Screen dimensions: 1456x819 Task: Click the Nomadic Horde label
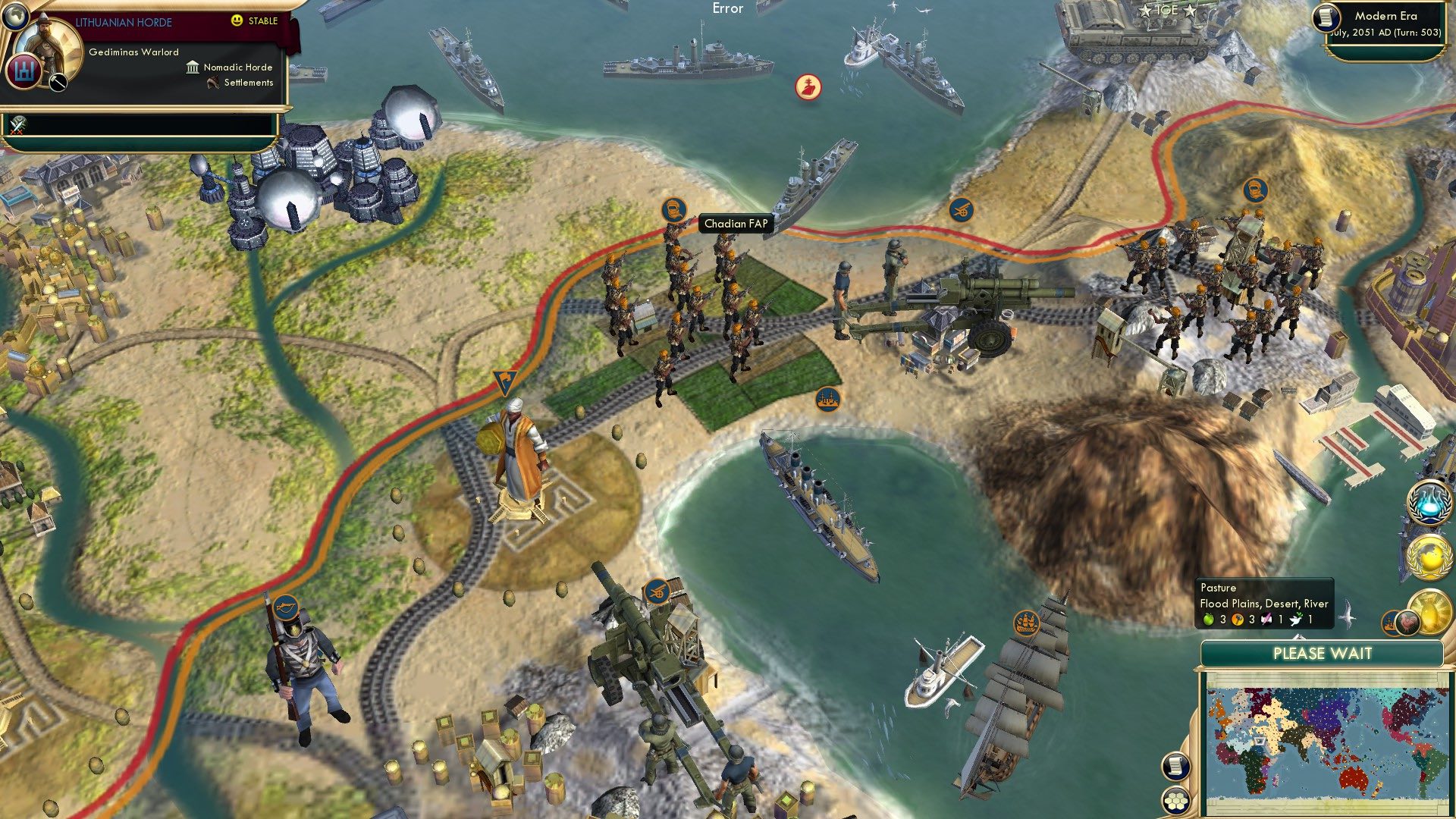click(239, 67)
